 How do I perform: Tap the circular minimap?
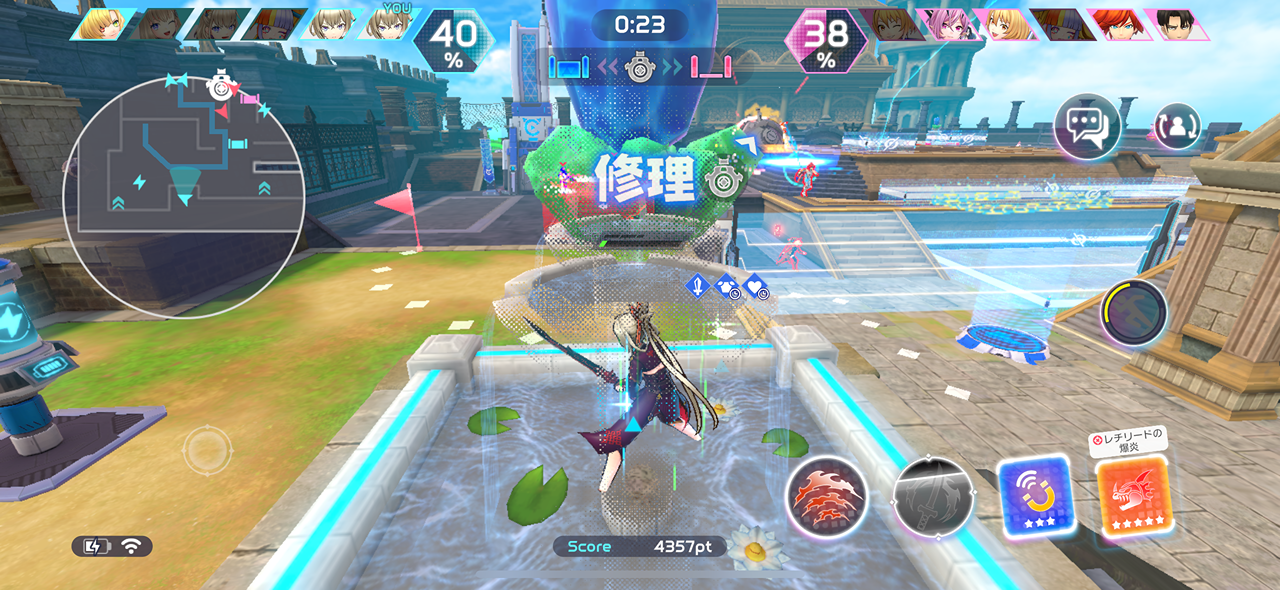(184, 195)
